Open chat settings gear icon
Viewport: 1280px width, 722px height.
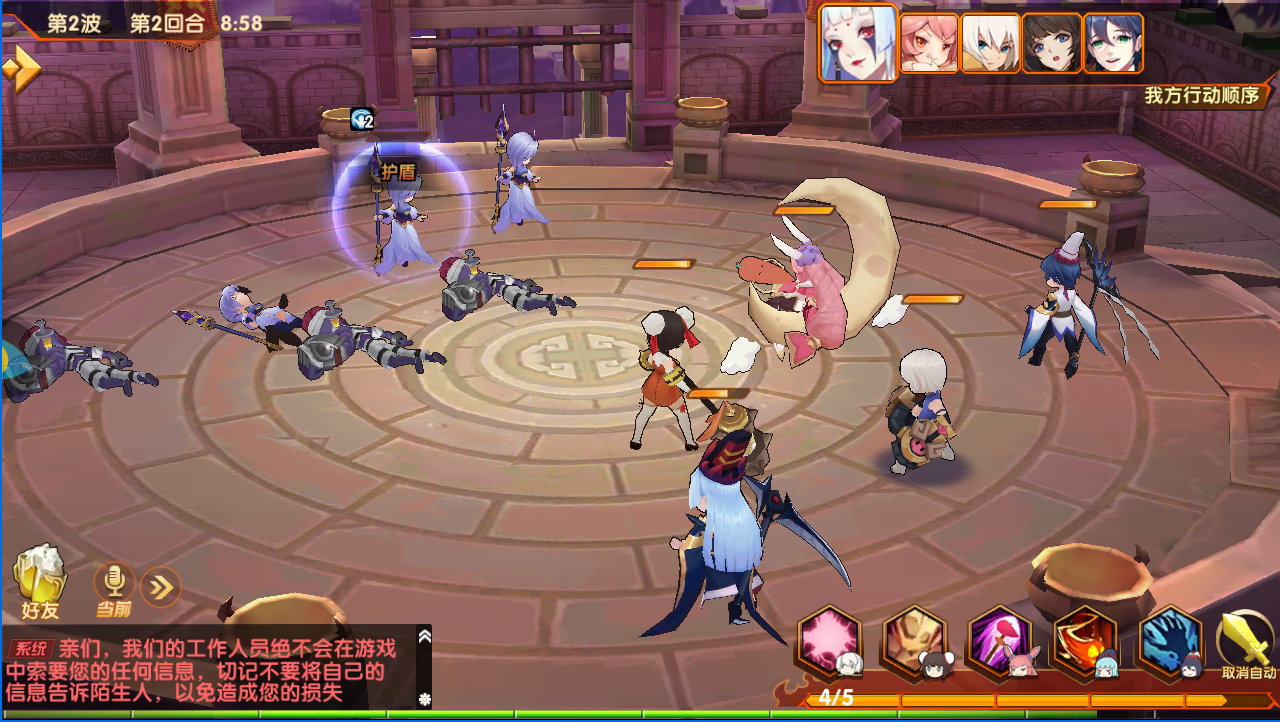pyautogui.click(x=424, y=699)
